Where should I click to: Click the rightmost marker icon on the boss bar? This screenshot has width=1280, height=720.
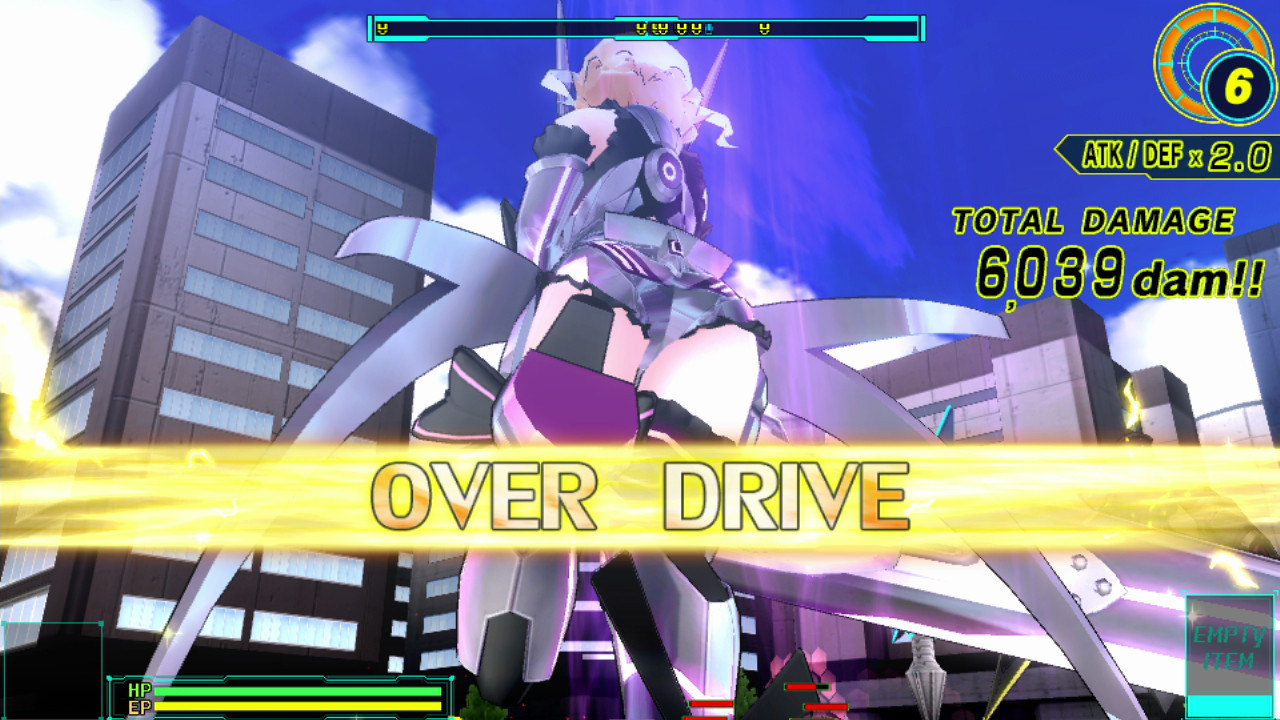point(766,28)
